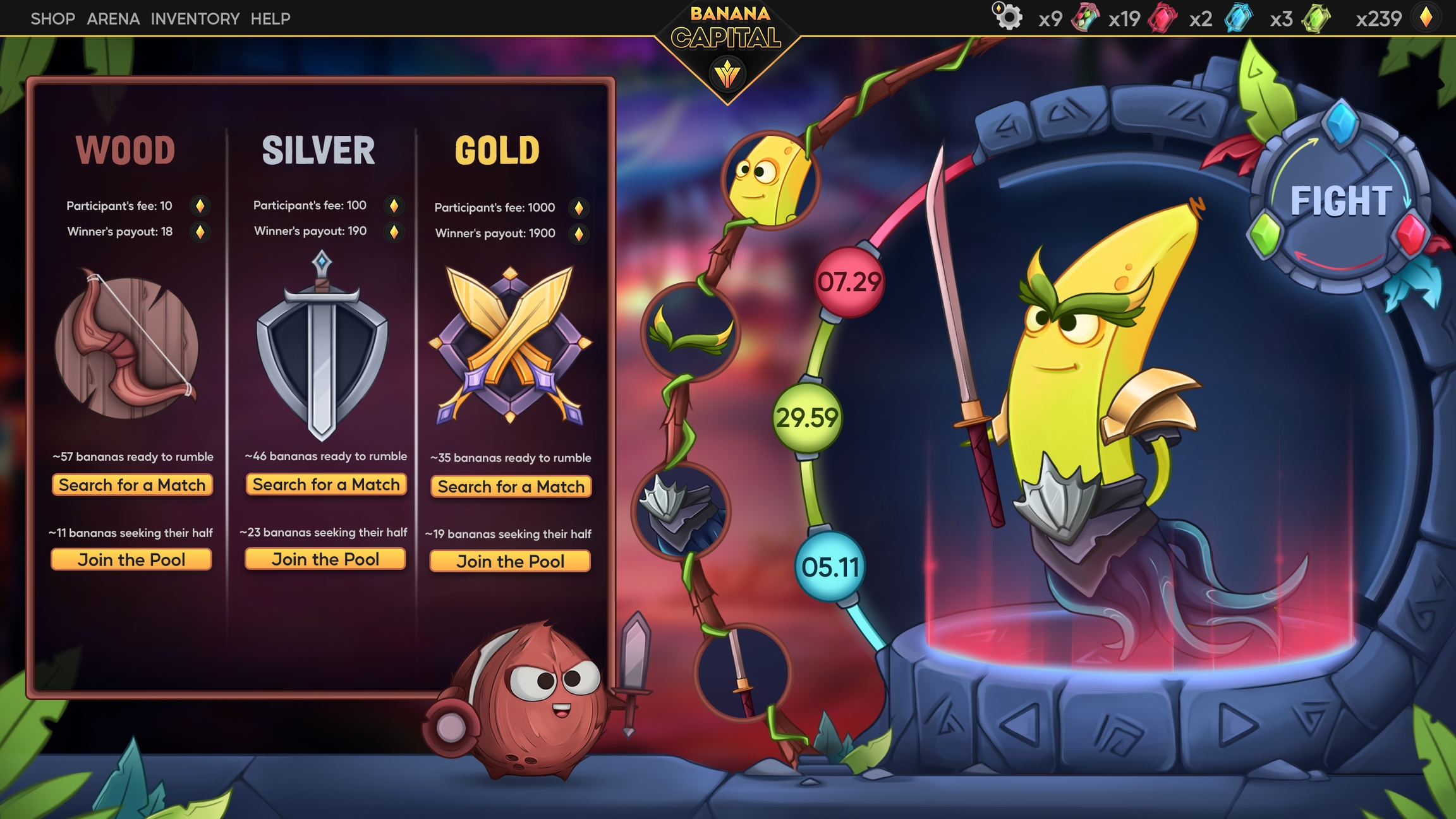Open the Inventory menu
The width and height of the screenshot is (1456, 819).
click(x=195, y=19)
